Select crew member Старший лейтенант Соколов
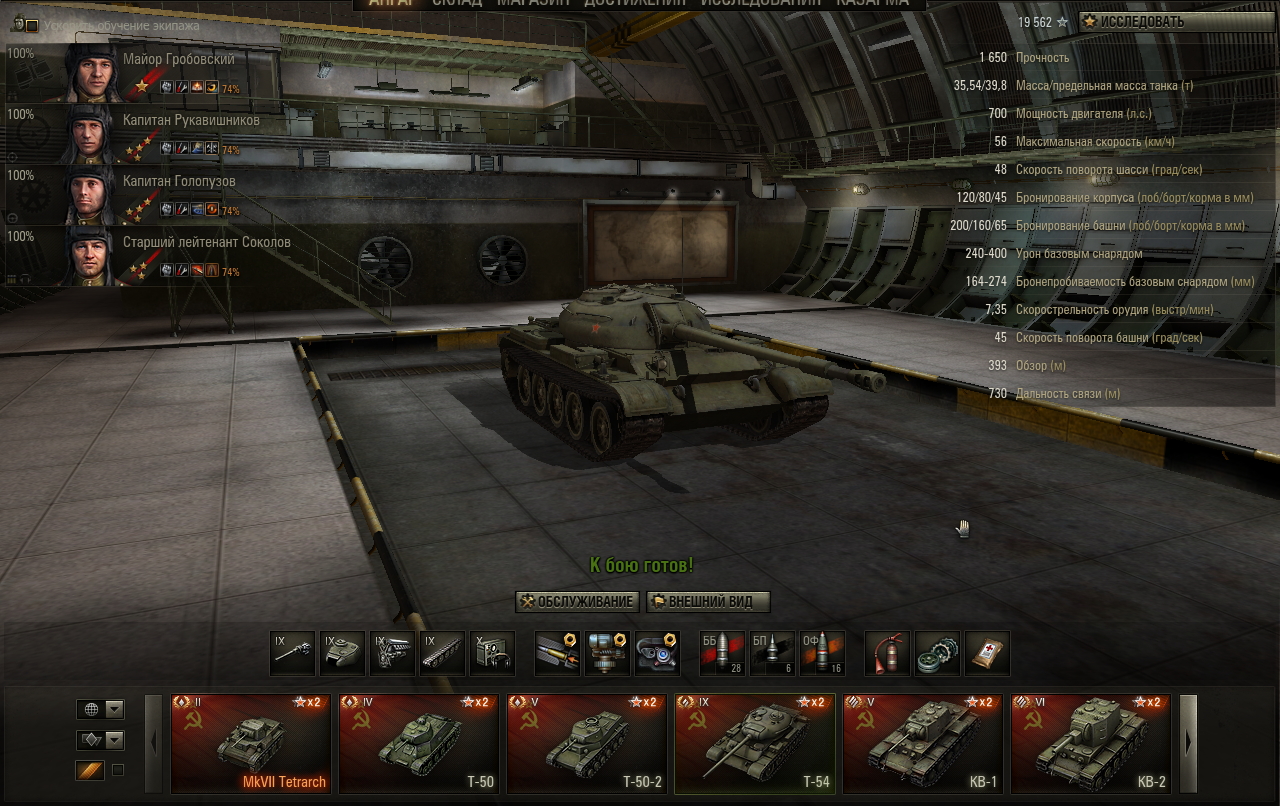The image size is (1280, 806). (150, 255)
